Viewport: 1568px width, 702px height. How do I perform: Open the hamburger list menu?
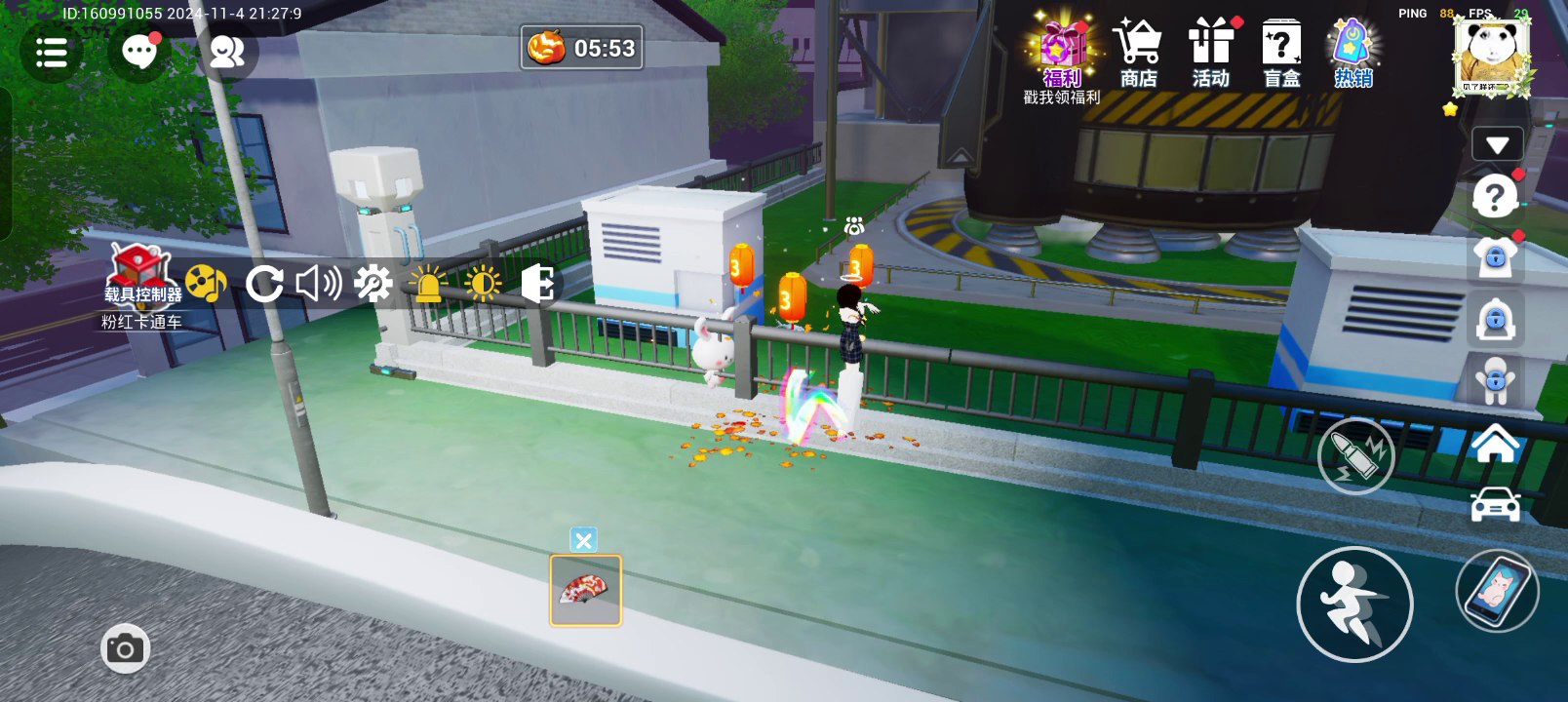tap(51, 53)
